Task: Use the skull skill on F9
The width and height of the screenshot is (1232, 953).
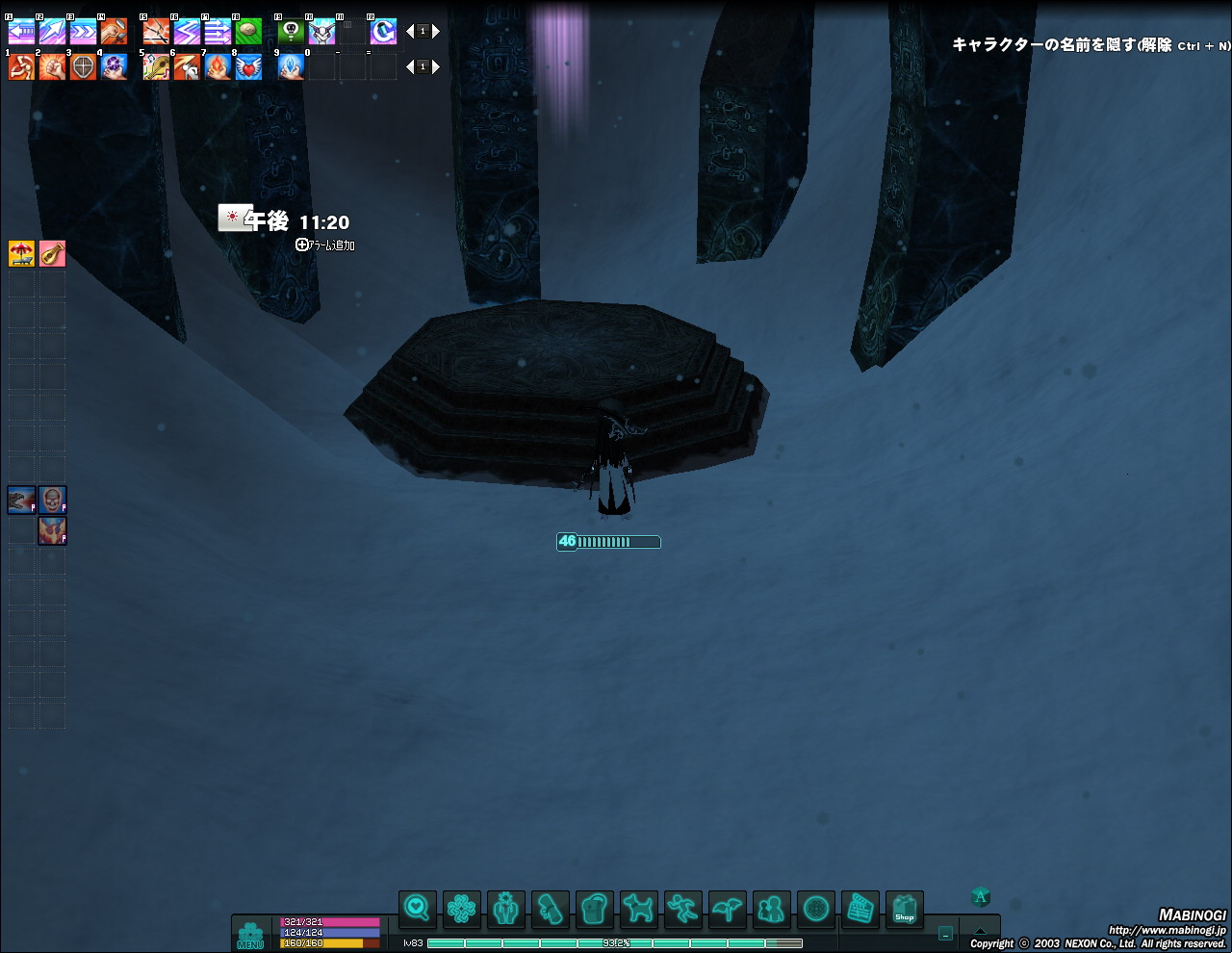Action: pos(291,32)
